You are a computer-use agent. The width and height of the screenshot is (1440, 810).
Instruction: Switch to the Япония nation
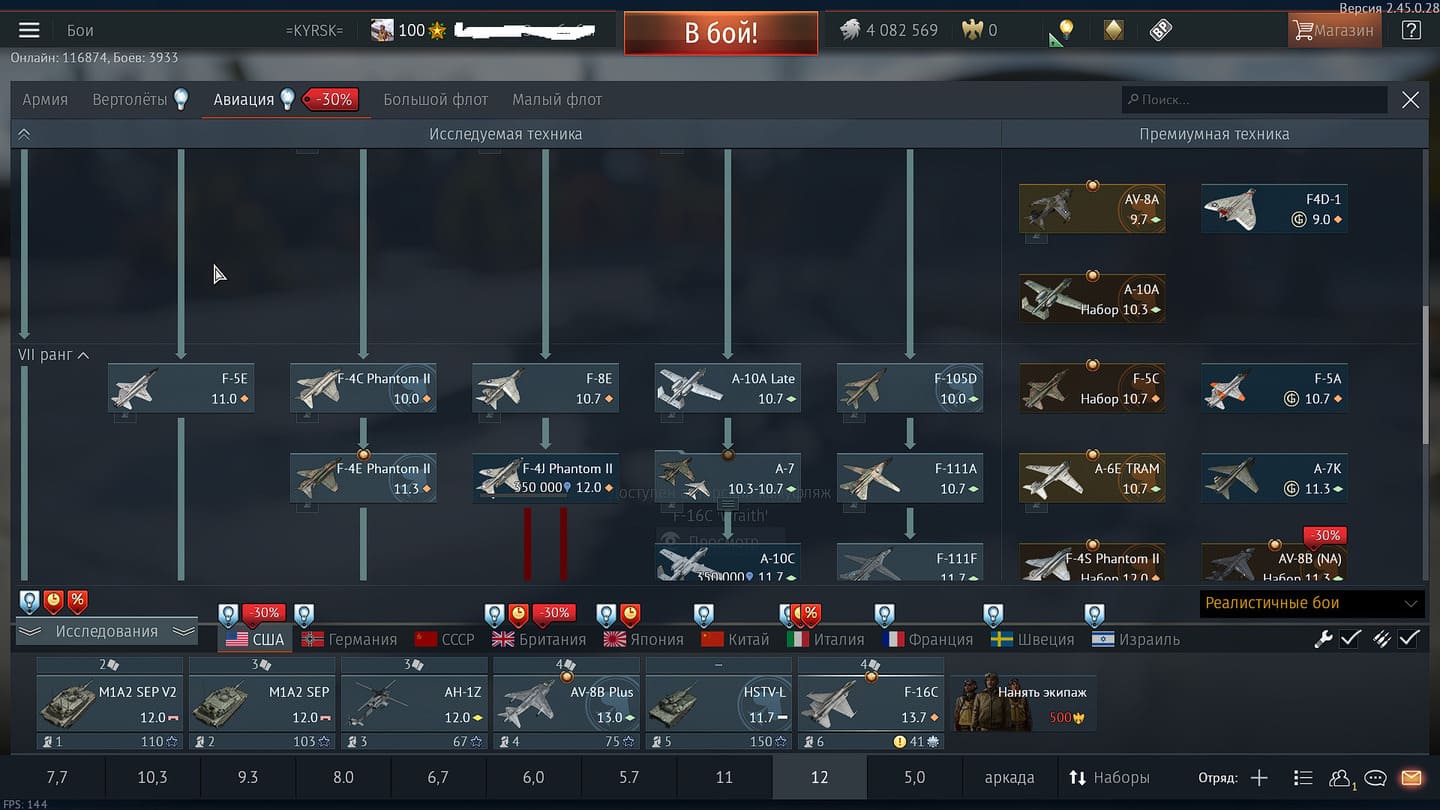(x=645, y=640)
